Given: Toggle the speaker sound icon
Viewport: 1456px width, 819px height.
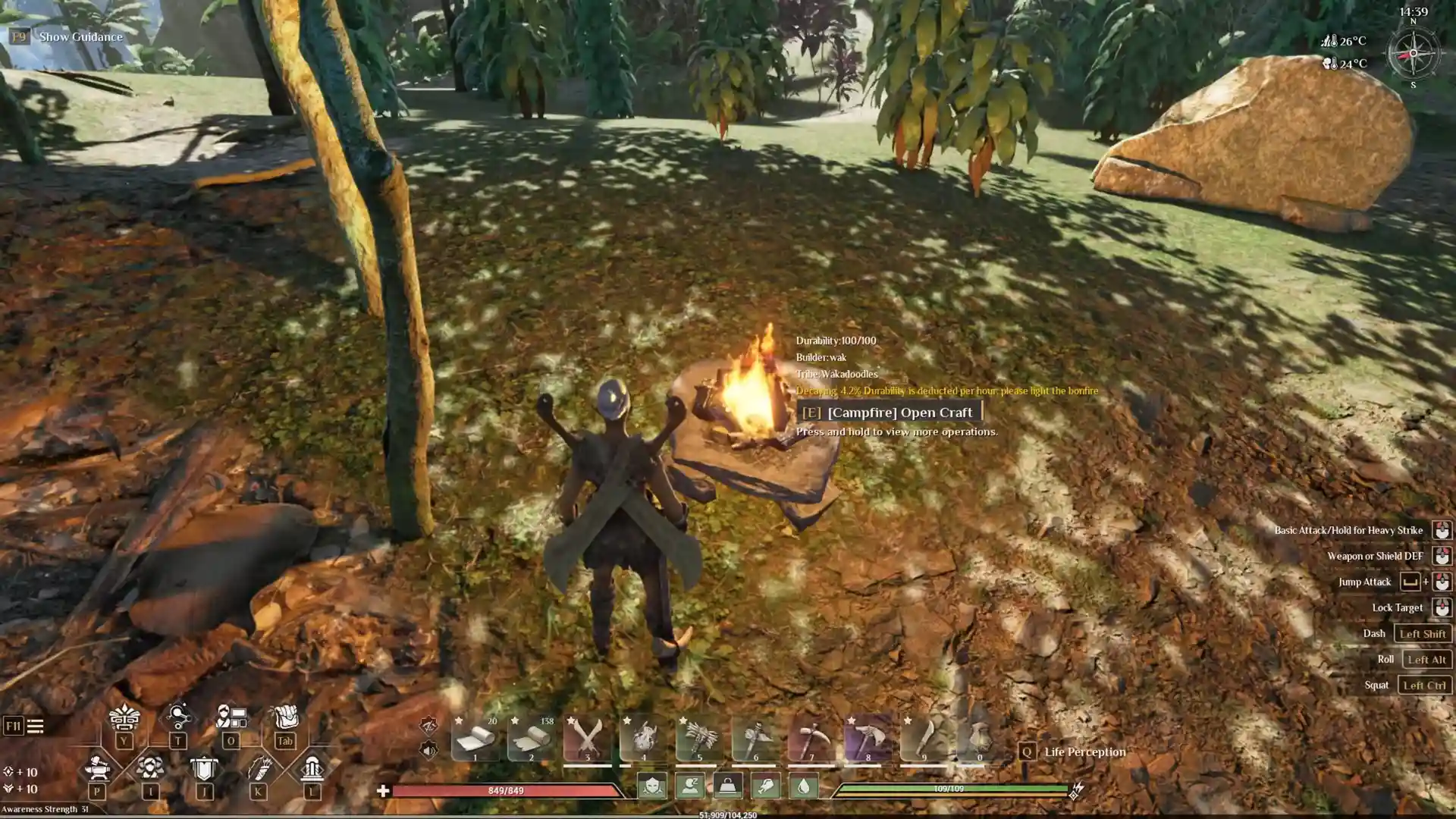Looking at the screenshot, I should click(x=428, y=750).
